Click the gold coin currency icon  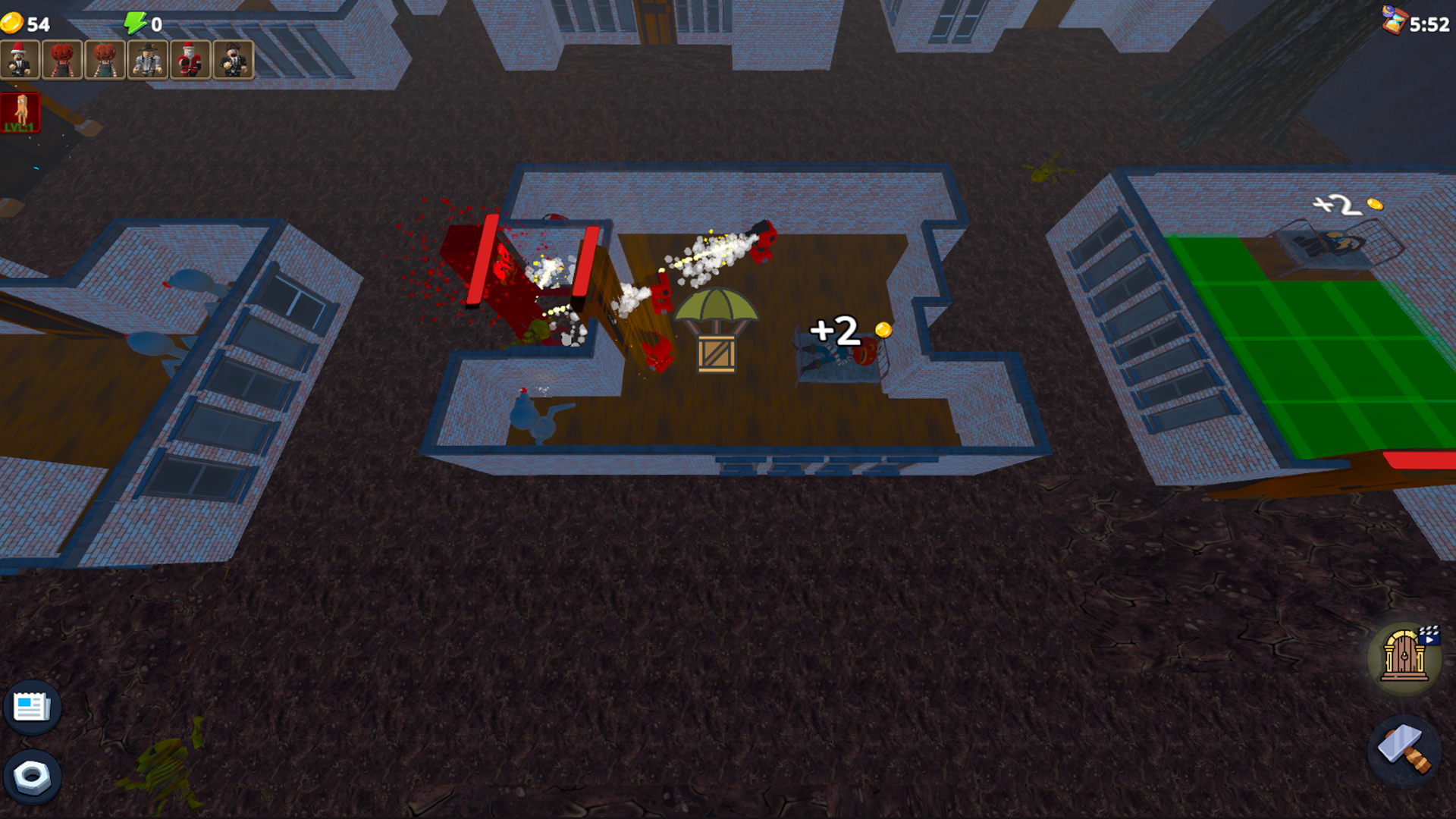click(14, 22)
